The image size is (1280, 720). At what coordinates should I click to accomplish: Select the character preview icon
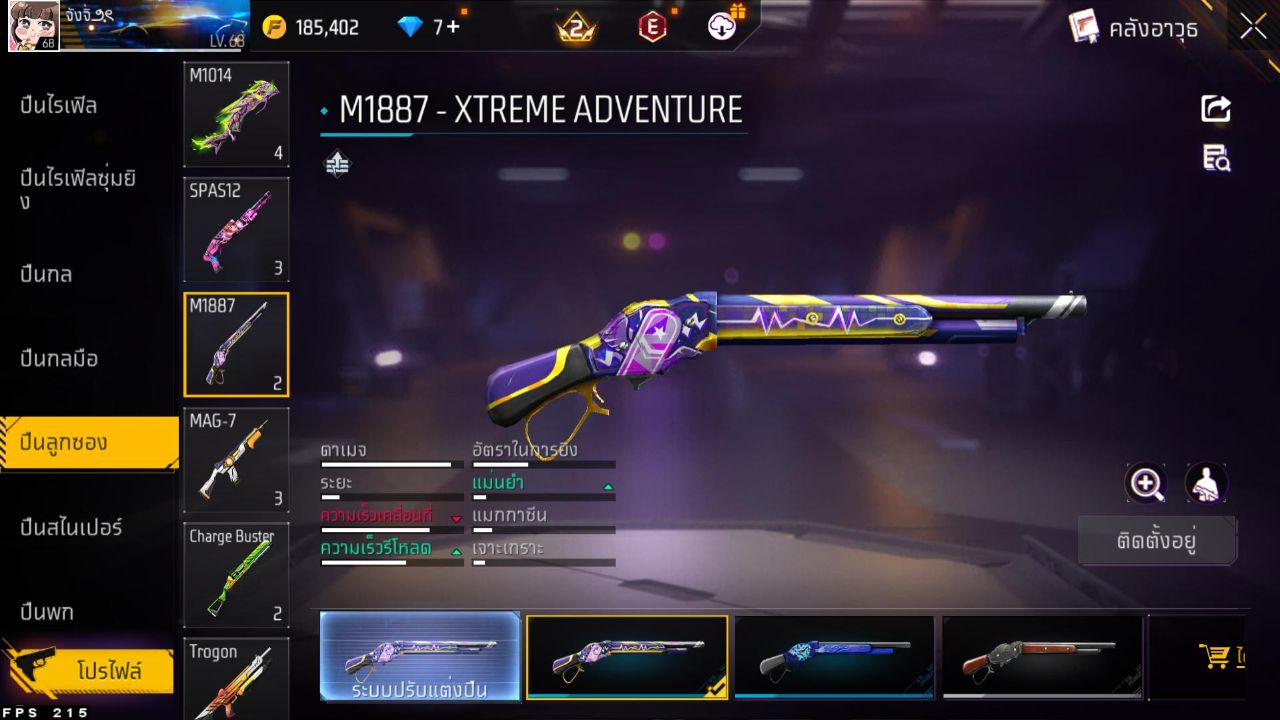[1206, 484]
